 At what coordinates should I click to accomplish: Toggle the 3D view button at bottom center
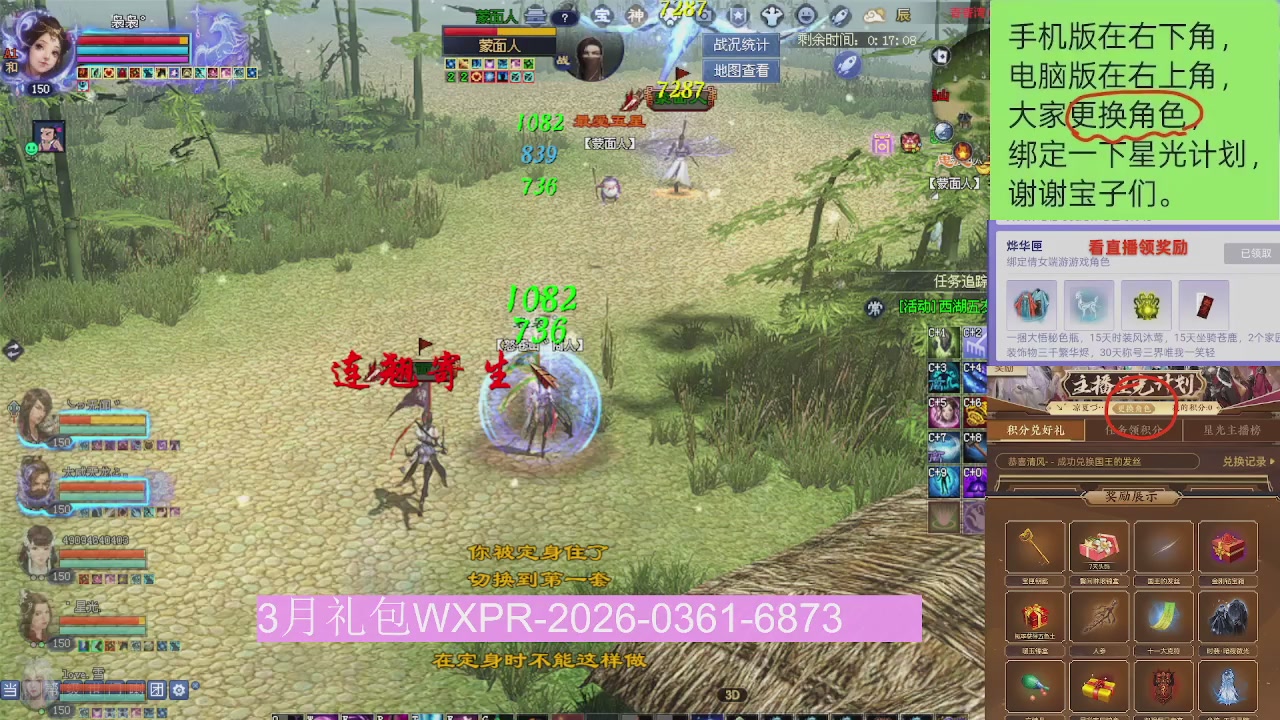pyautogui.click(x=733, y=694)
